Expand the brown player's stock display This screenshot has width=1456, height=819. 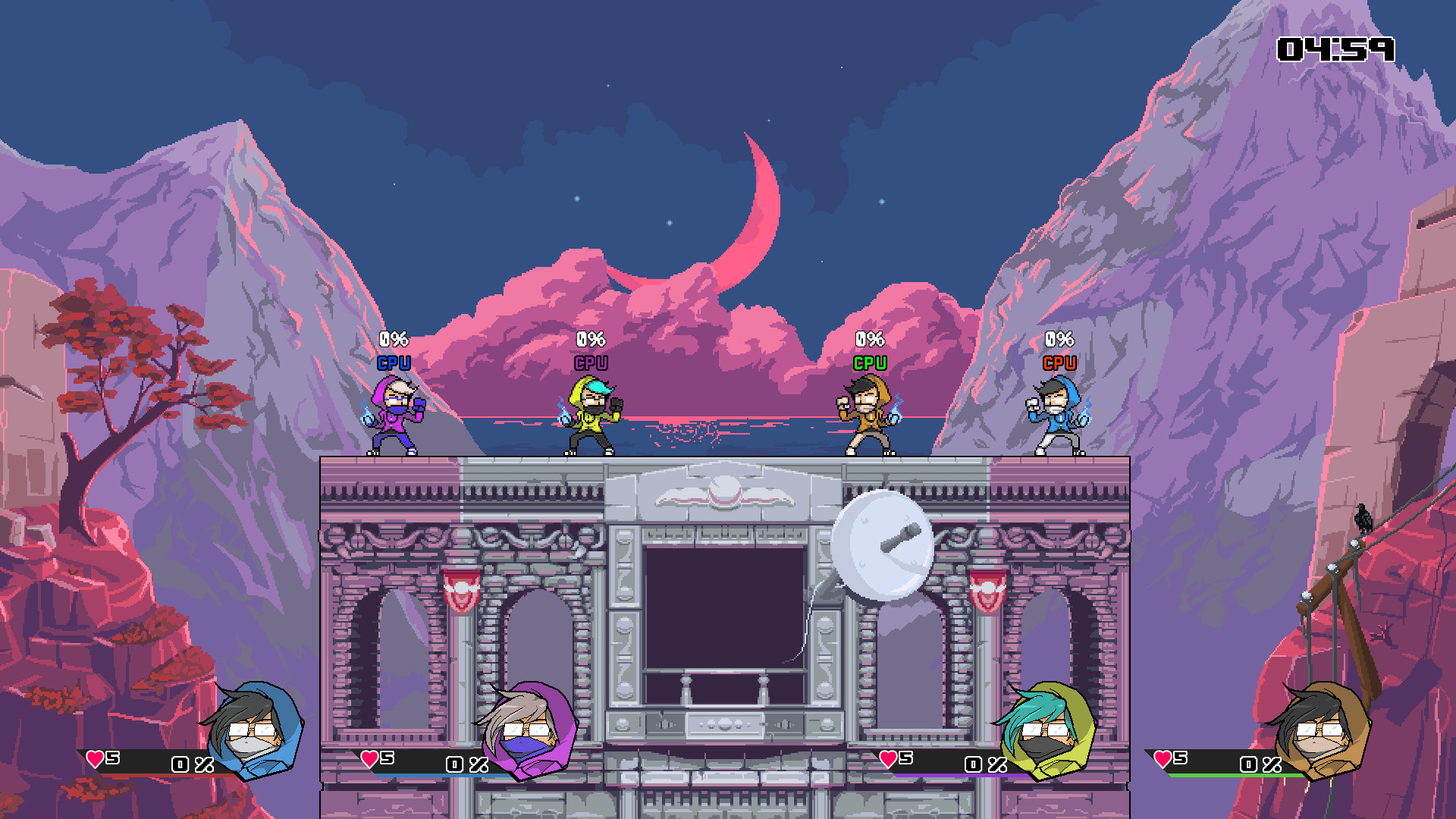(x=1172, y=758)
